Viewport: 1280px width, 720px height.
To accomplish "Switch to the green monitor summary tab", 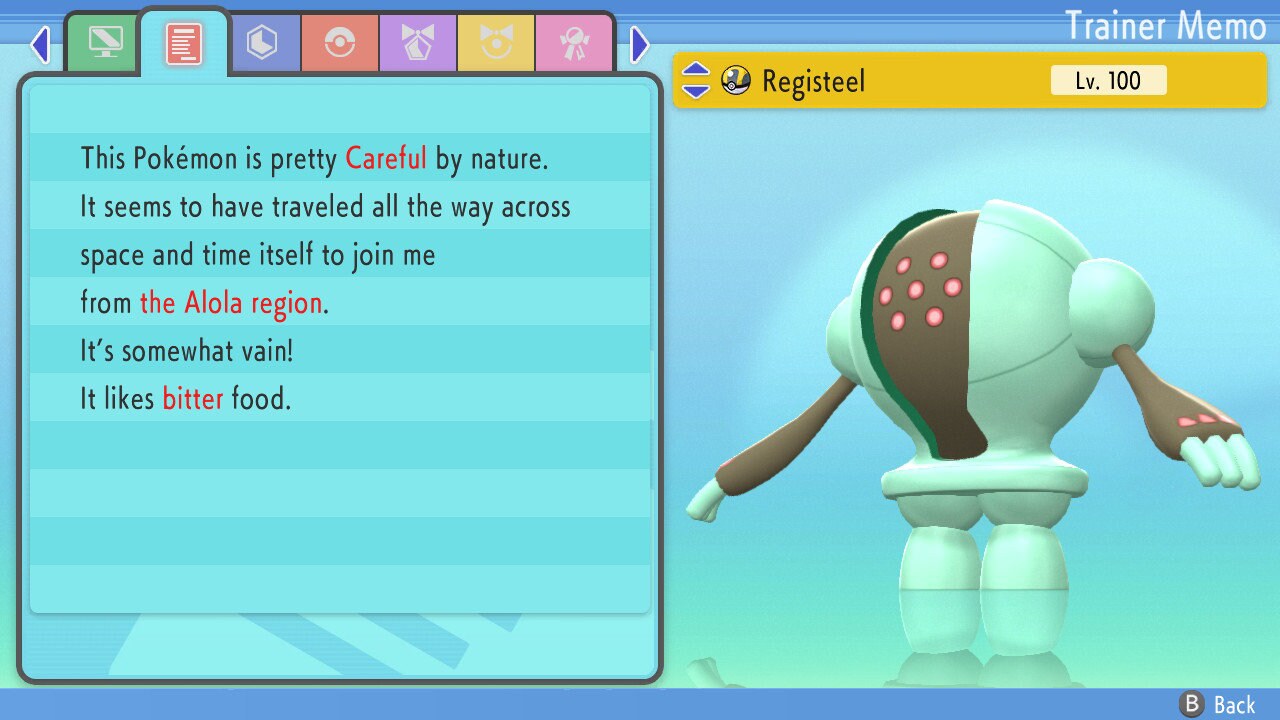I will tap(104, 44).
